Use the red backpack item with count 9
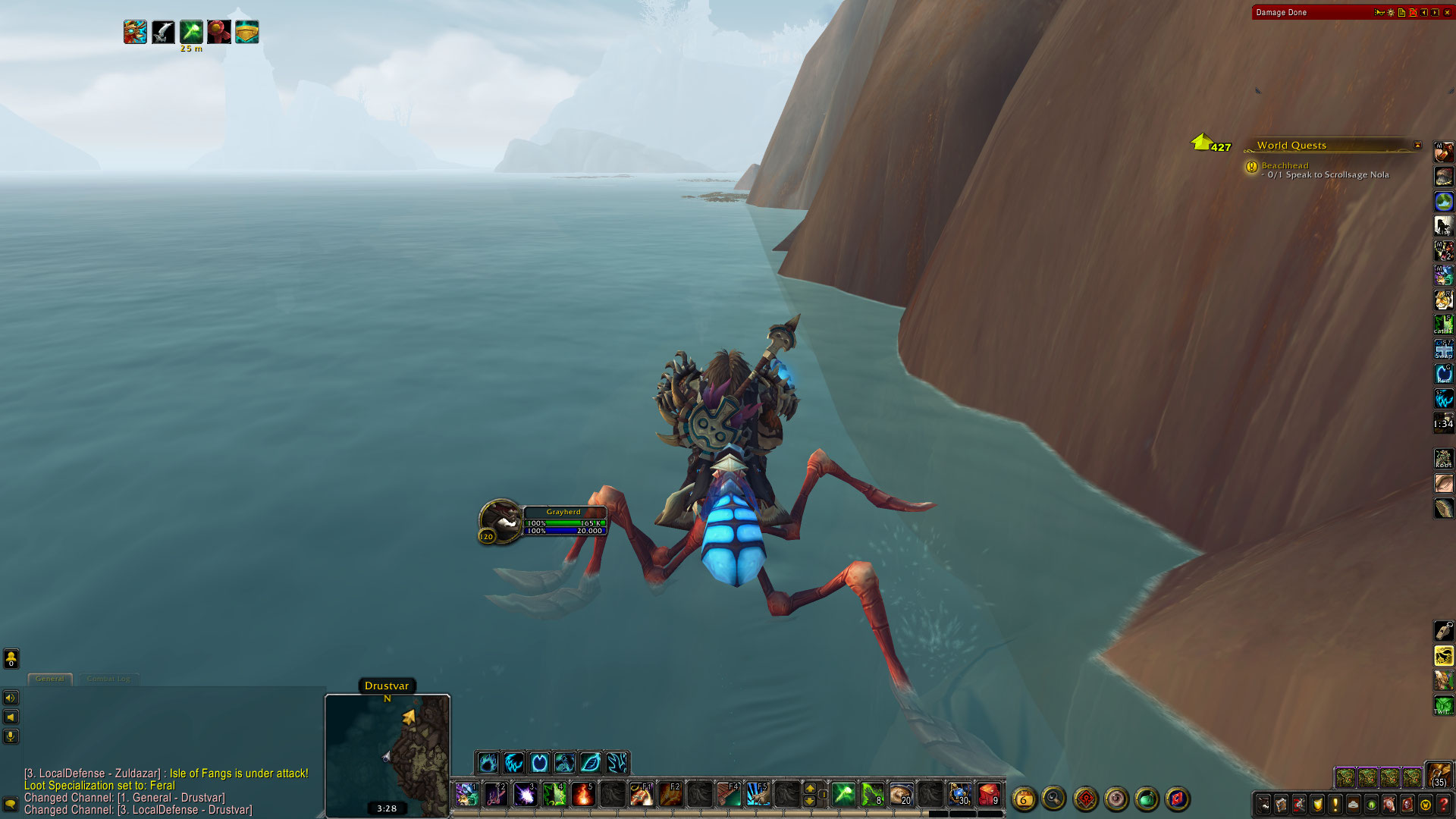Screen dimensions: 1456x819 (988, 794)
